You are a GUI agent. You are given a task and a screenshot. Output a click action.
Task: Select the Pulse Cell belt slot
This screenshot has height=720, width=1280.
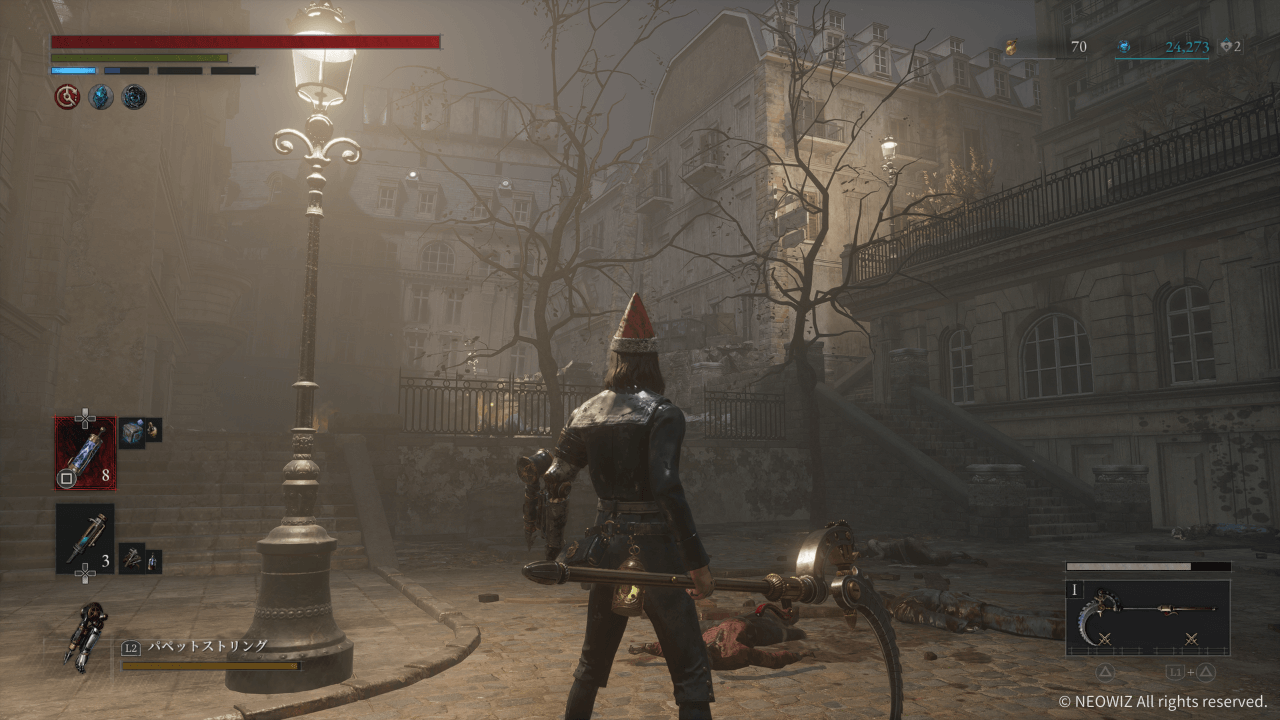pyautogui.click(x=85, y=452)
